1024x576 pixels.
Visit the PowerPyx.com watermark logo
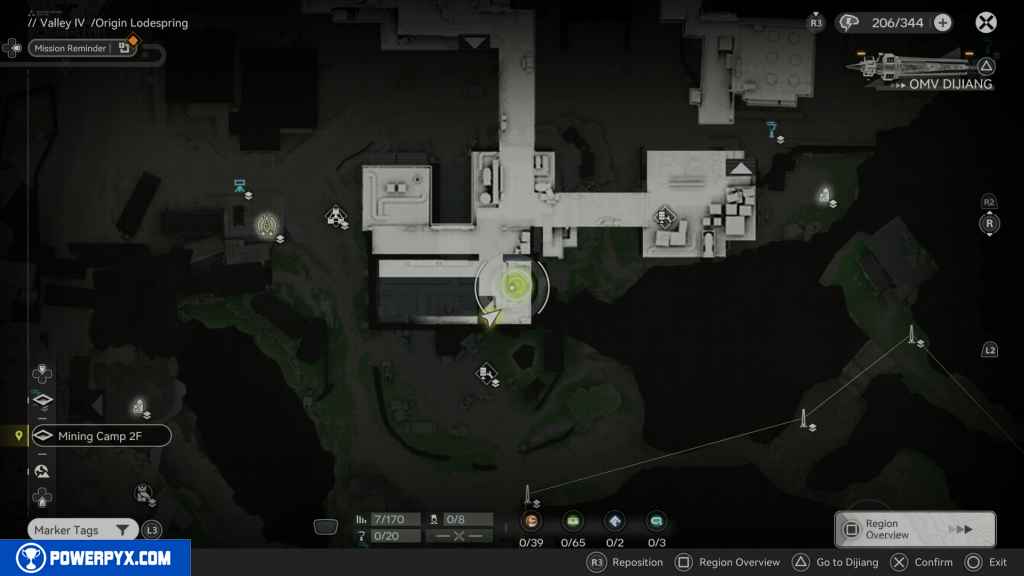click(95, 558)
